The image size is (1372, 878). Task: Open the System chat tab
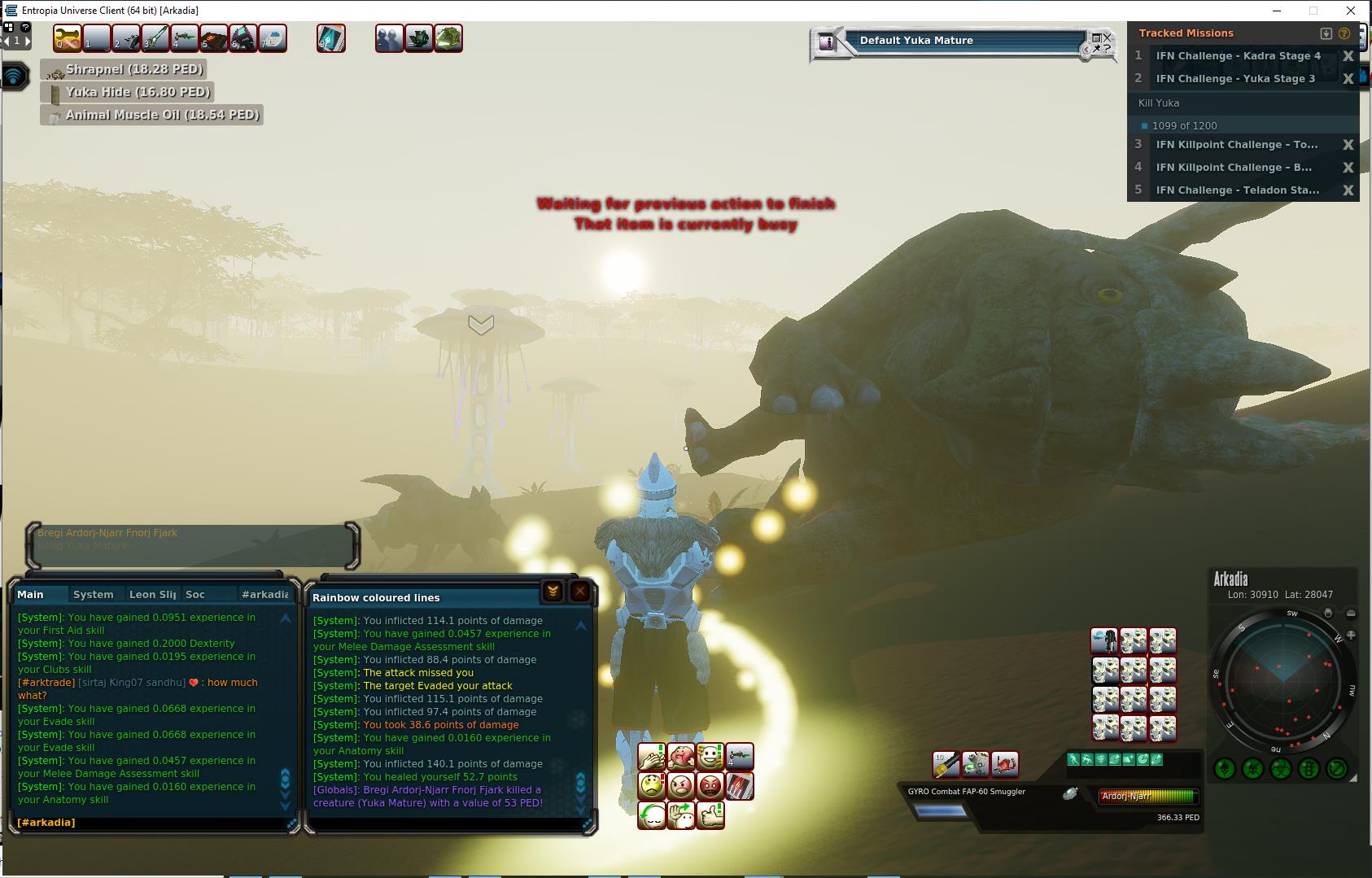(94, 594)
